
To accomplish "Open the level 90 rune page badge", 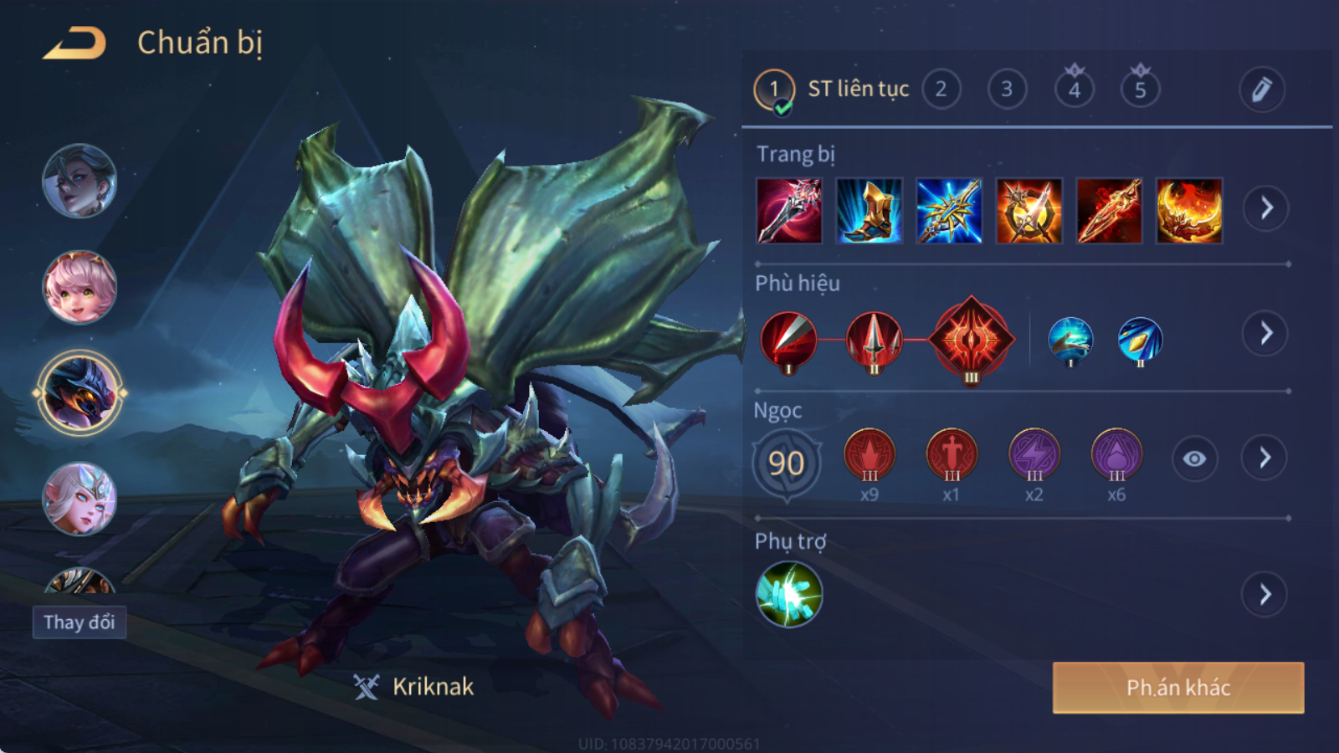I will (x=787, y=463).
